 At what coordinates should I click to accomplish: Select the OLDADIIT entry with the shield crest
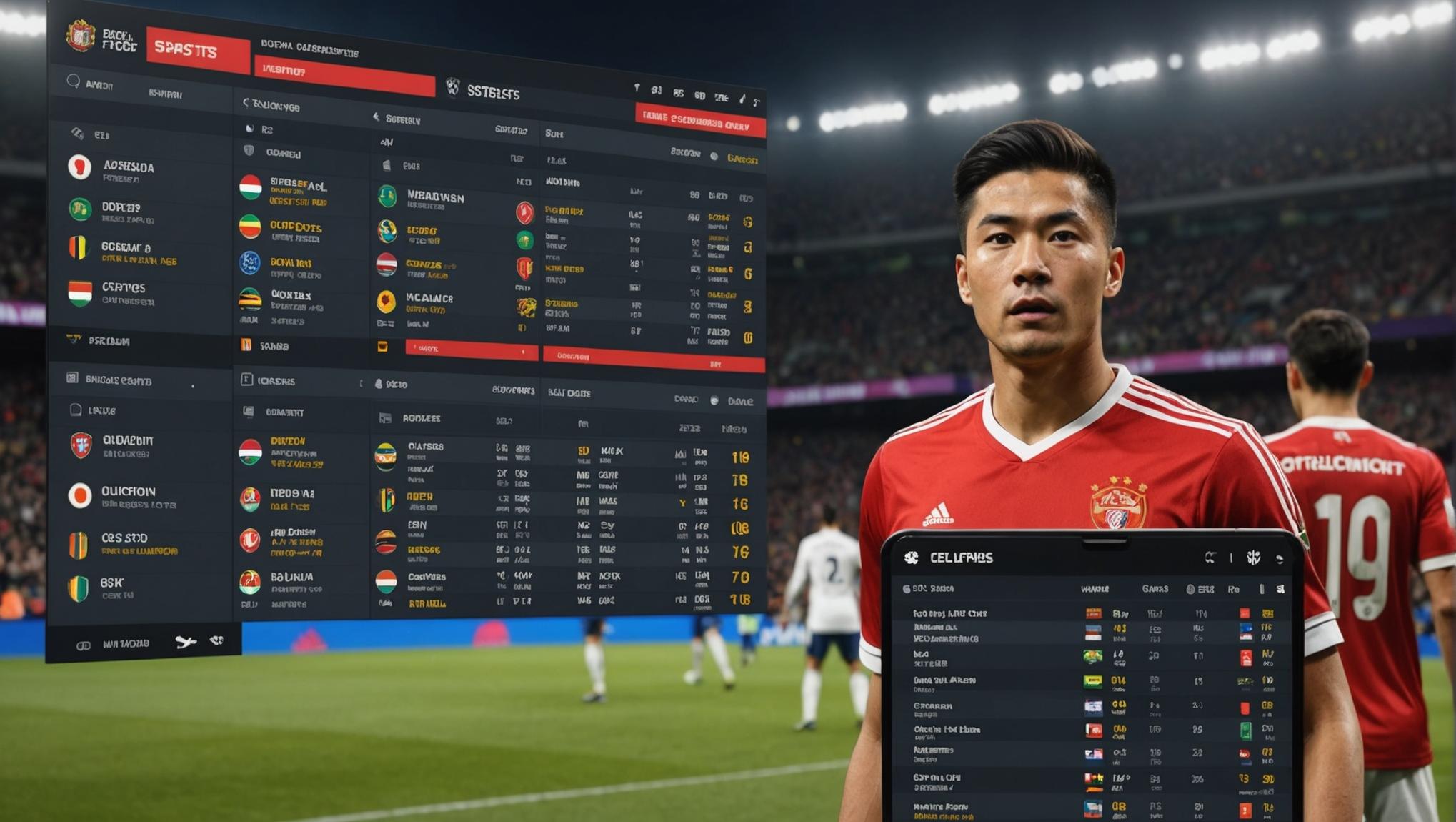click(x=127, y=442)
